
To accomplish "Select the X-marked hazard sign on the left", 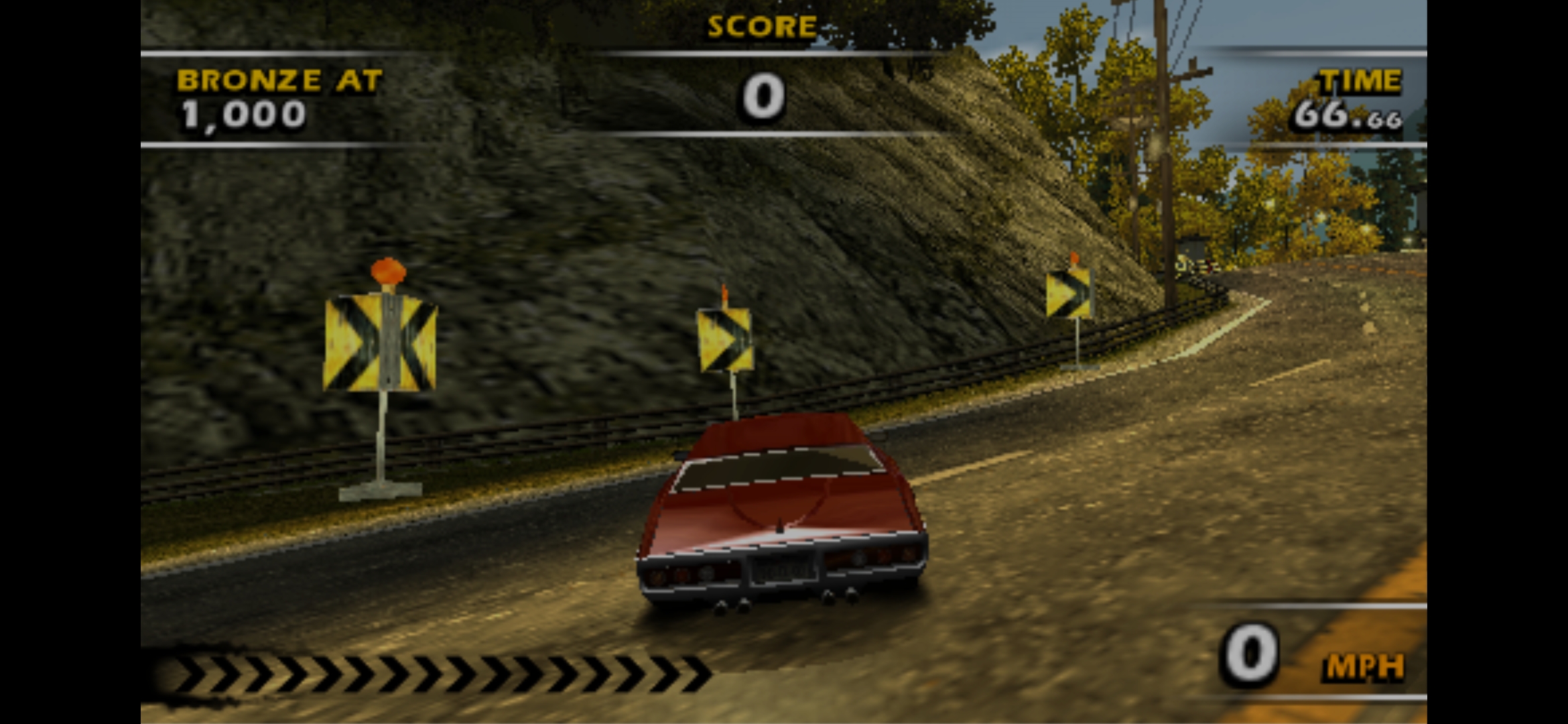I will 382,342.
